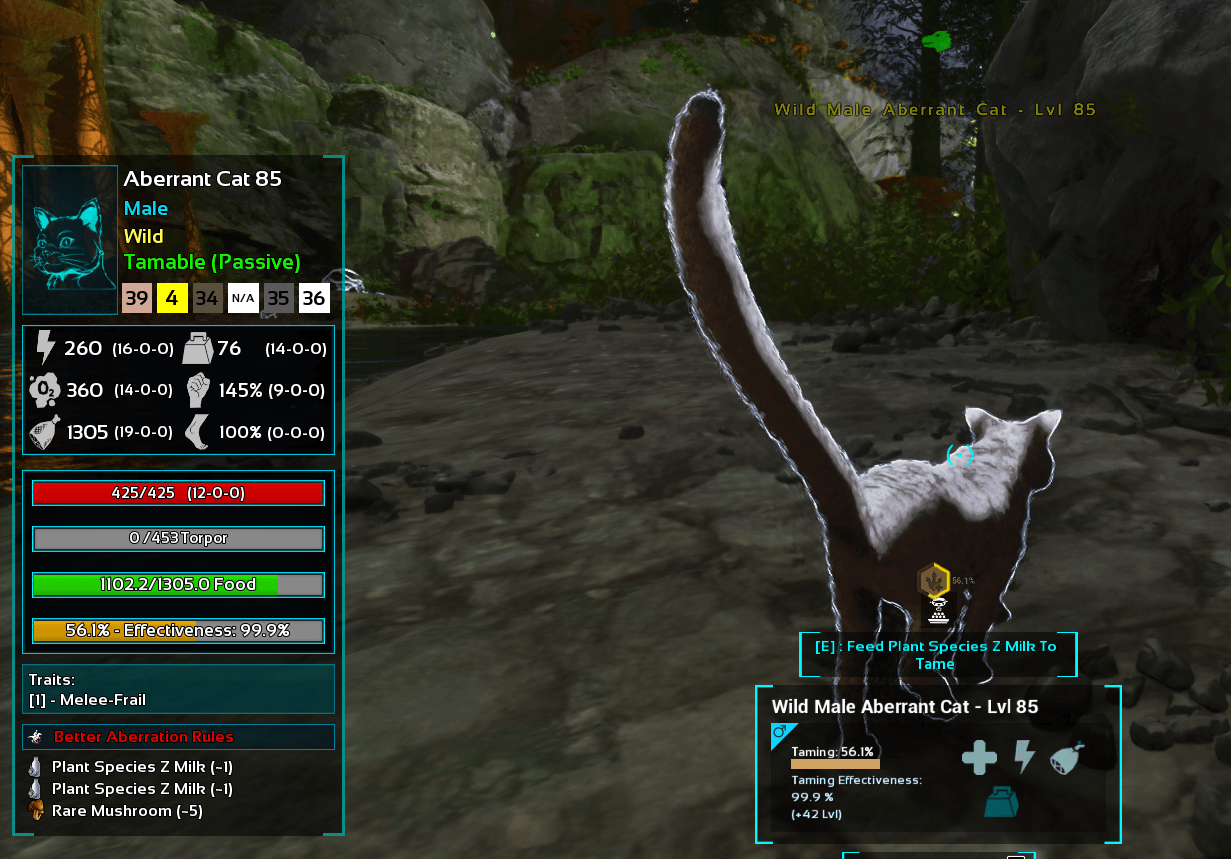1231x859 pixels.
Task: Pick the dark brown color region 34 swatch
Action: point(207,298)
